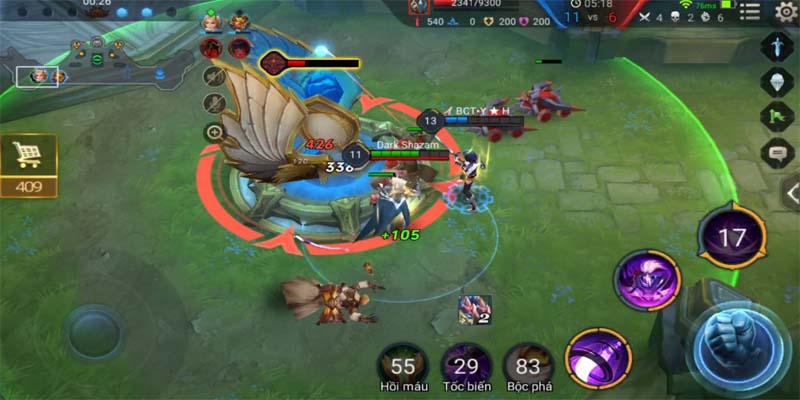Image resolution: width=800 pixels, height=400 pixels.
Task: Show the scoreboard list icon
Action: 750,12
